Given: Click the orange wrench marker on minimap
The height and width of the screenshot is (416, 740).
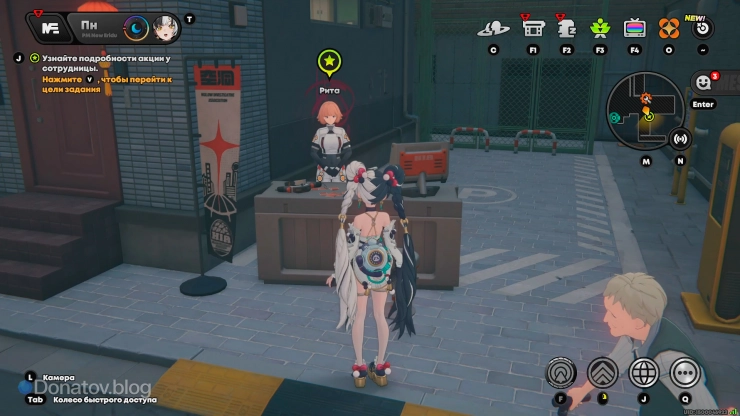Looking at the screenshot, I should point(646,98).
